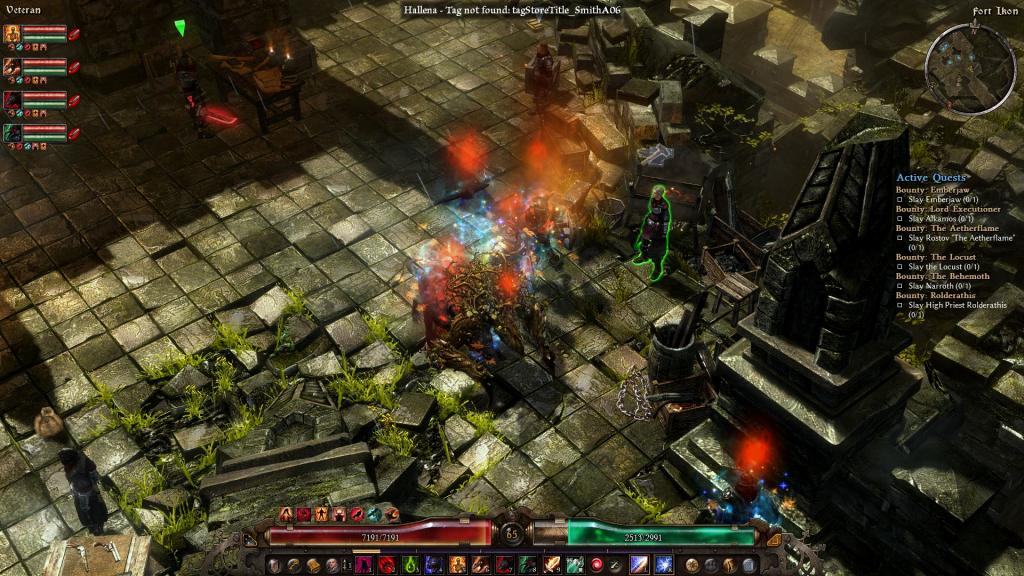Click the rightmost grey menu button on hotbar
The image size is (1024, 576).
click(x=749, y=565)
